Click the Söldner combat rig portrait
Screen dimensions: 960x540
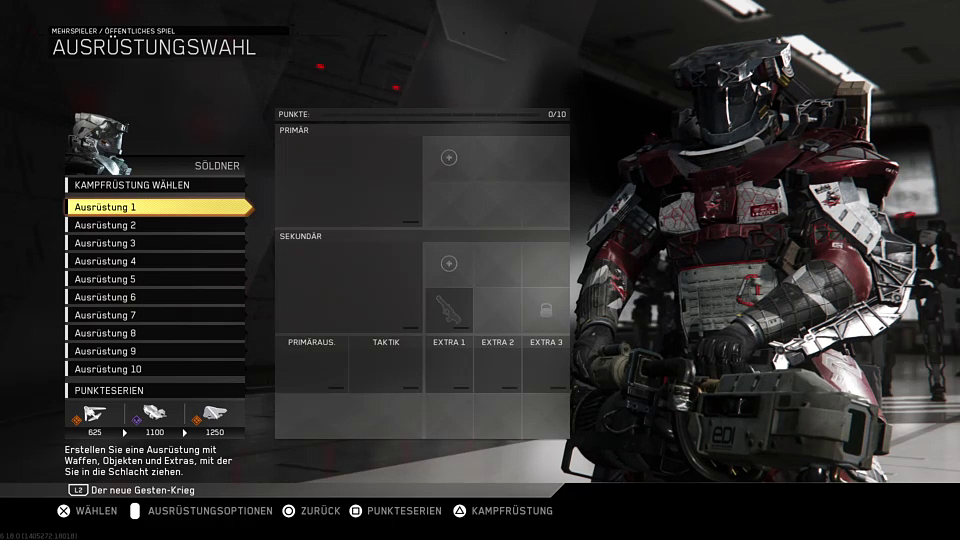click(x=99, y=143)
